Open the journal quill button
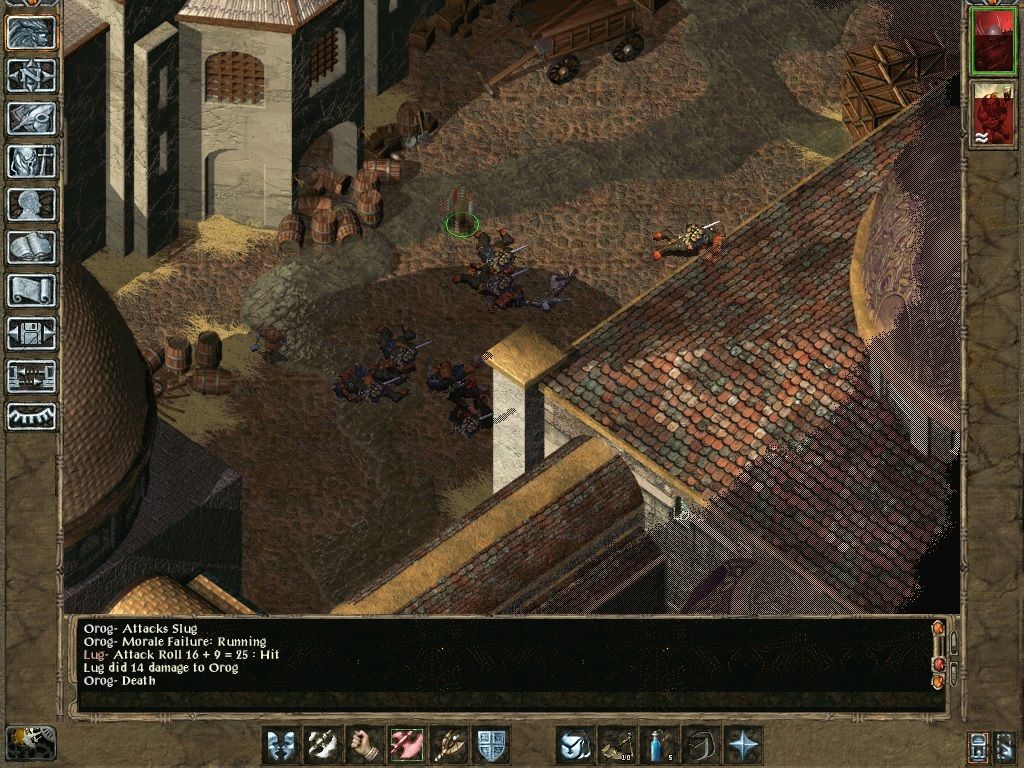Viewport: 1024px width, 768px height. 31,118
